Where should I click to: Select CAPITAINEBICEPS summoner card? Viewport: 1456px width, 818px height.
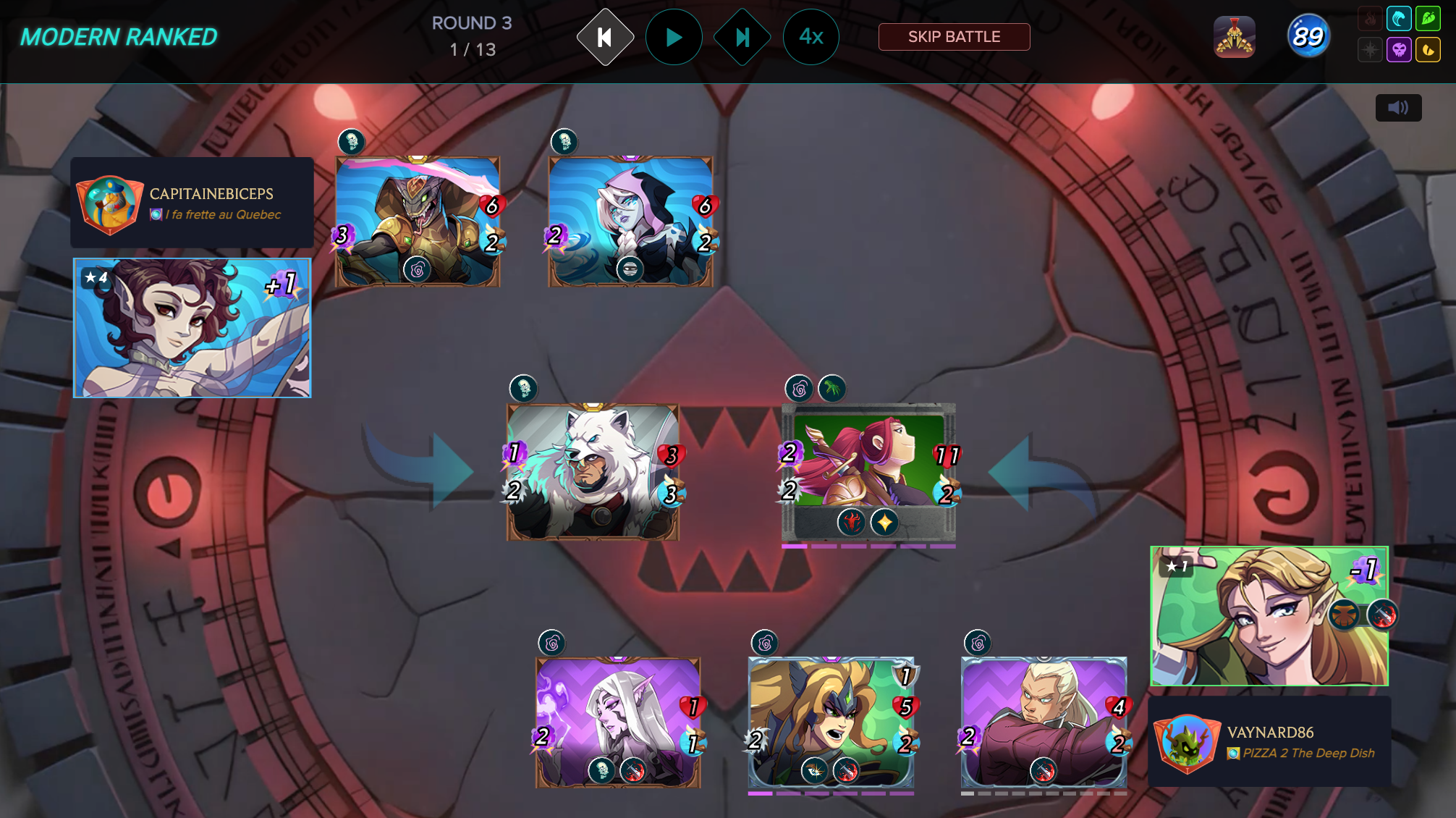(192, 328)
